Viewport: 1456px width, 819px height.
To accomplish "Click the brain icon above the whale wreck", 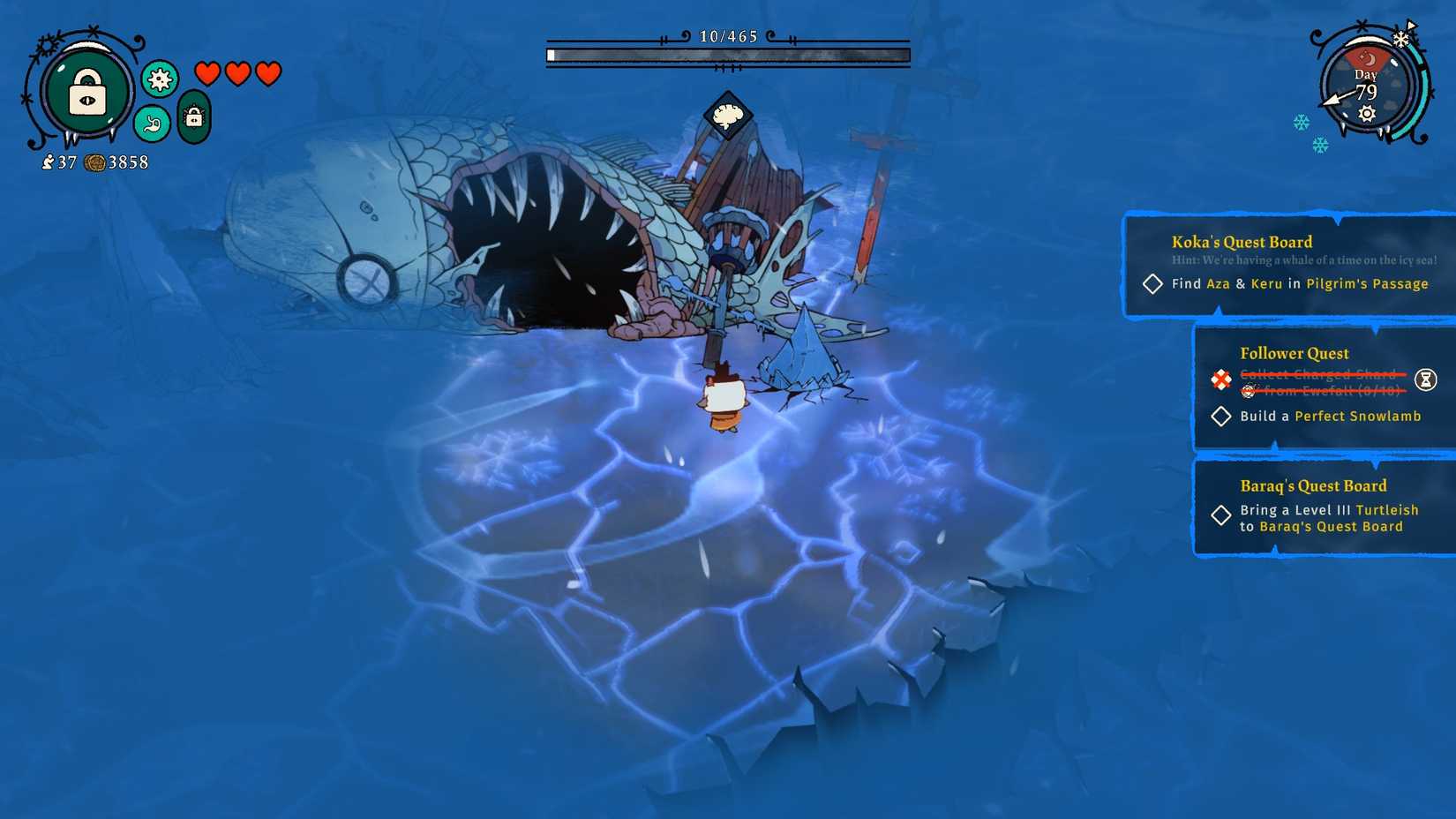I will [727, 115].
